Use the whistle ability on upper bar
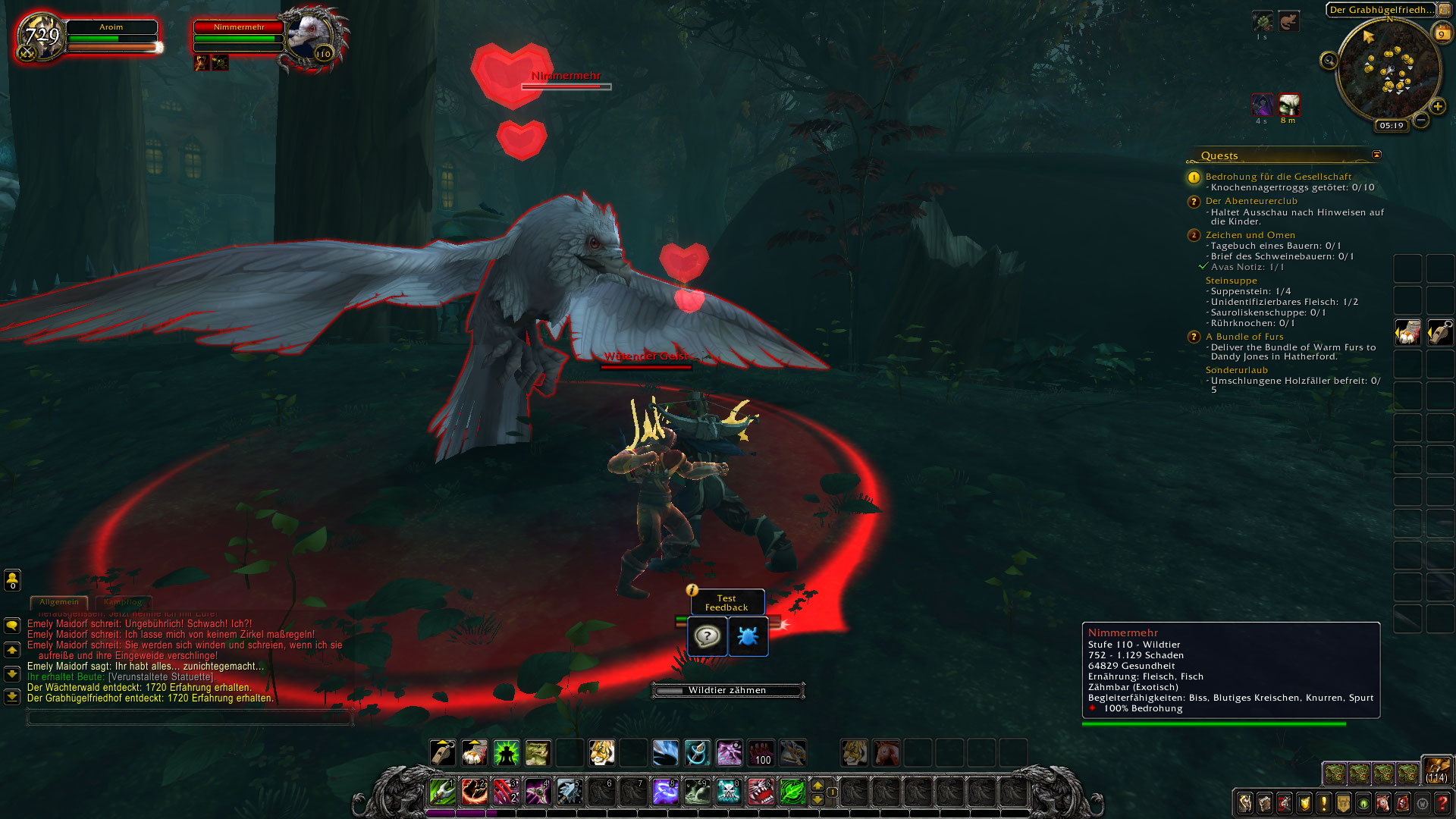Image resolution: width=1456 pixels, height=819 pixels. pyautogui.click(x=442, y=753)
